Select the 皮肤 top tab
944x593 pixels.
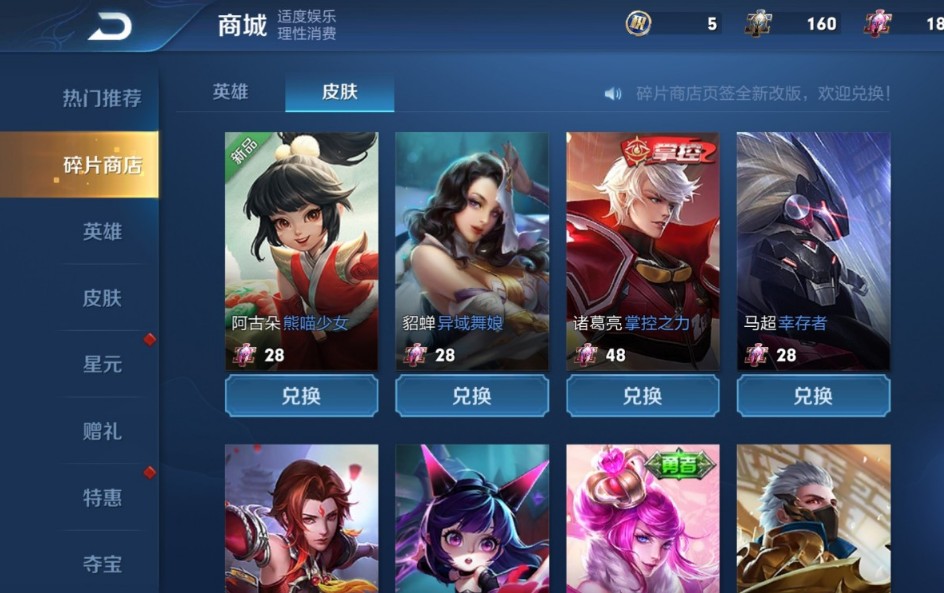point(339,92)
